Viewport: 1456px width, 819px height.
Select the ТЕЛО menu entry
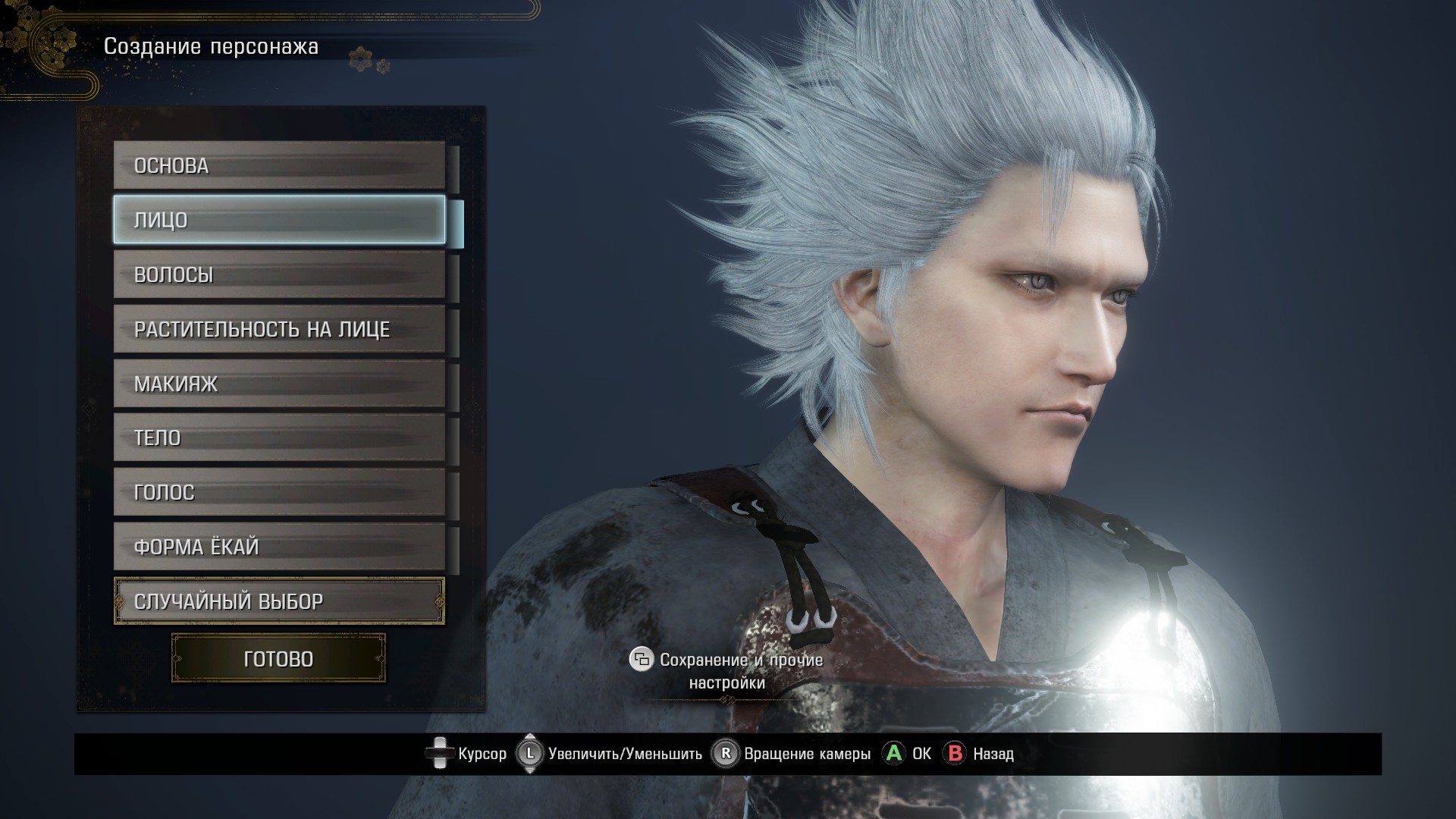(279, 438)
